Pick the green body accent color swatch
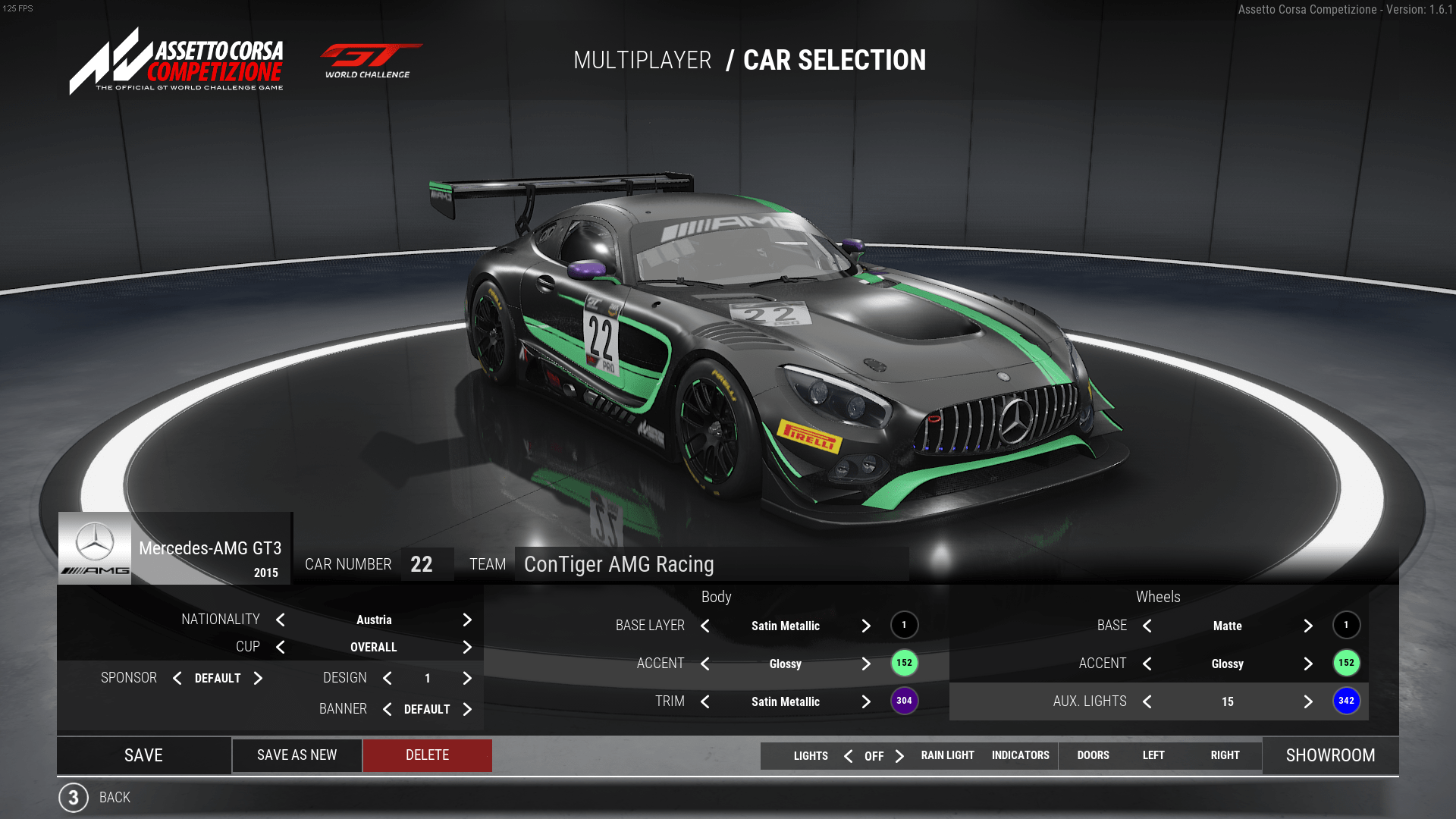This screenshot has width=1456, height=819. (x=904, y=664)
